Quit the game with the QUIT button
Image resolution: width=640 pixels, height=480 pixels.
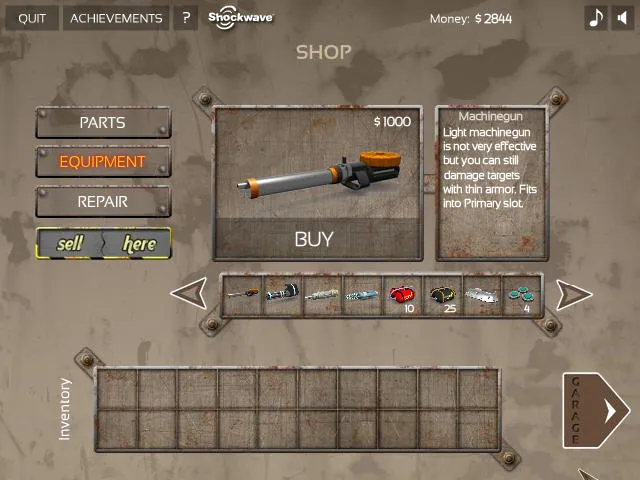[x=32, y=18]
